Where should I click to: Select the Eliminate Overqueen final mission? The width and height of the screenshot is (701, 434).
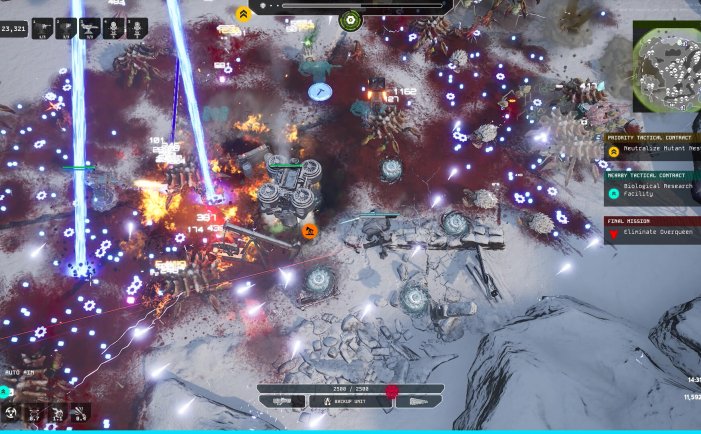(655, 234)
